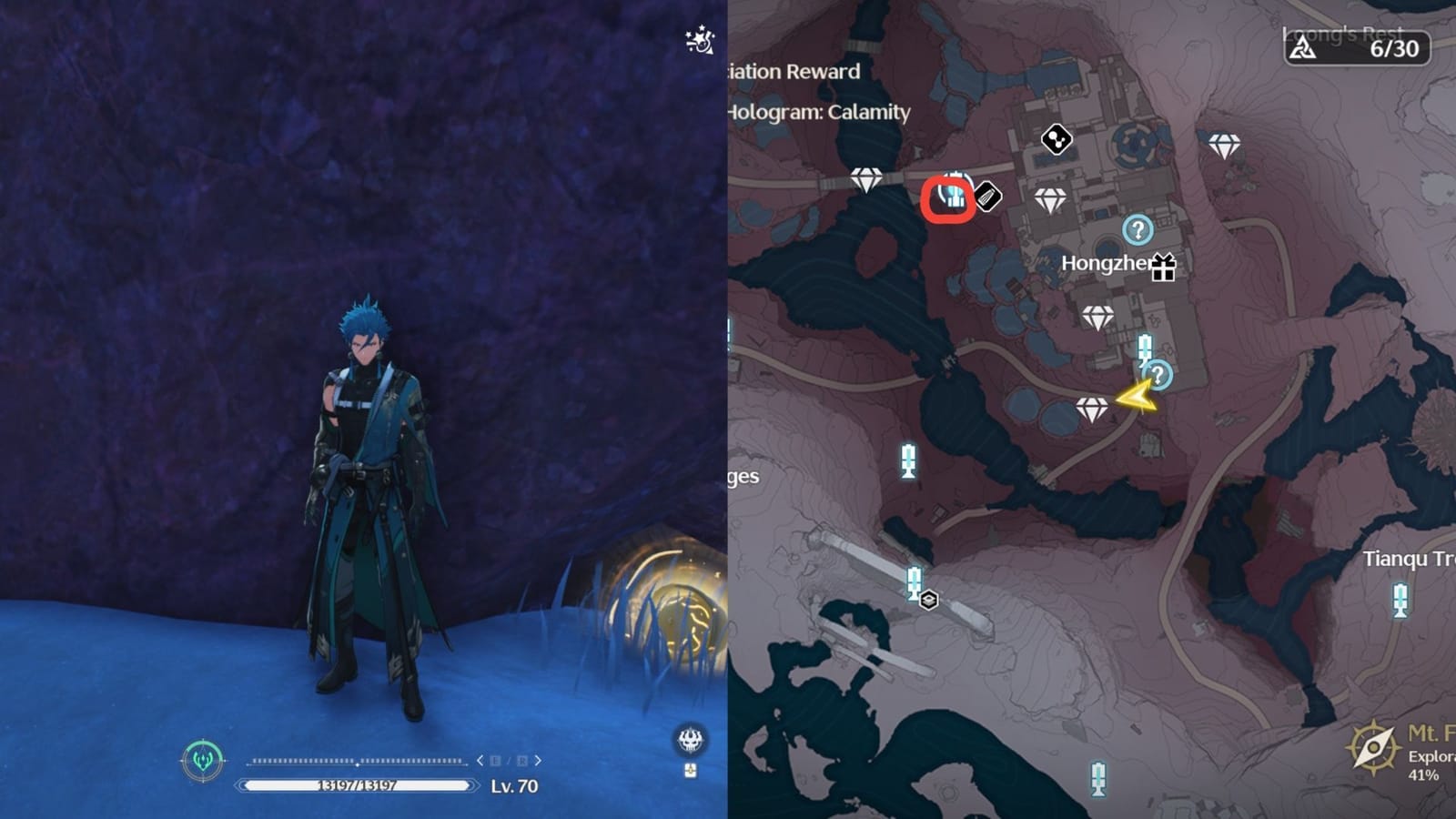Click the small card icon under the skull emblem
The image size is (1456, 819).
coord(689,769)
